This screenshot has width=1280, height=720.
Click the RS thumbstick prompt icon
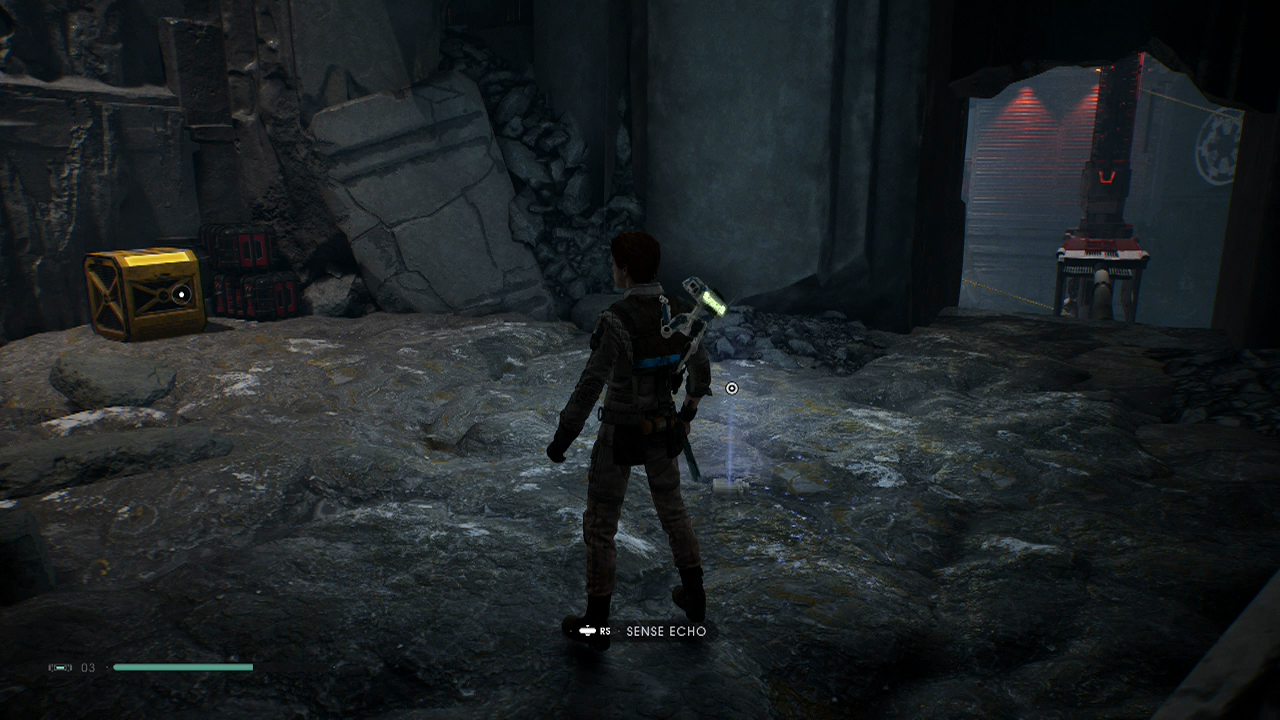[588, 631]
